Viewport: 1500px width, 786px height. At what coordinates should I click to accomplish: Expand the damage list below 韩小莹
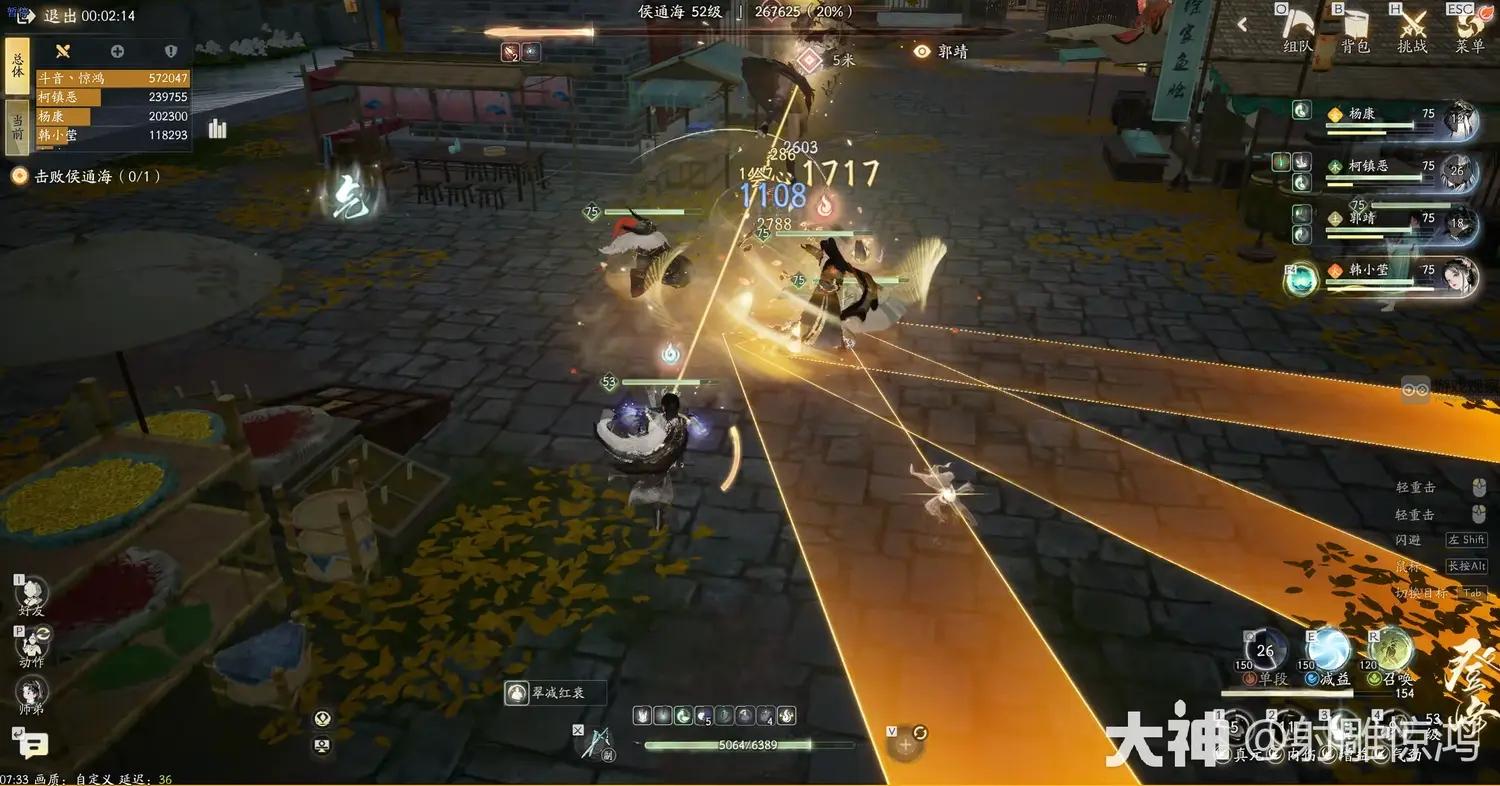(x=58, y=146)
